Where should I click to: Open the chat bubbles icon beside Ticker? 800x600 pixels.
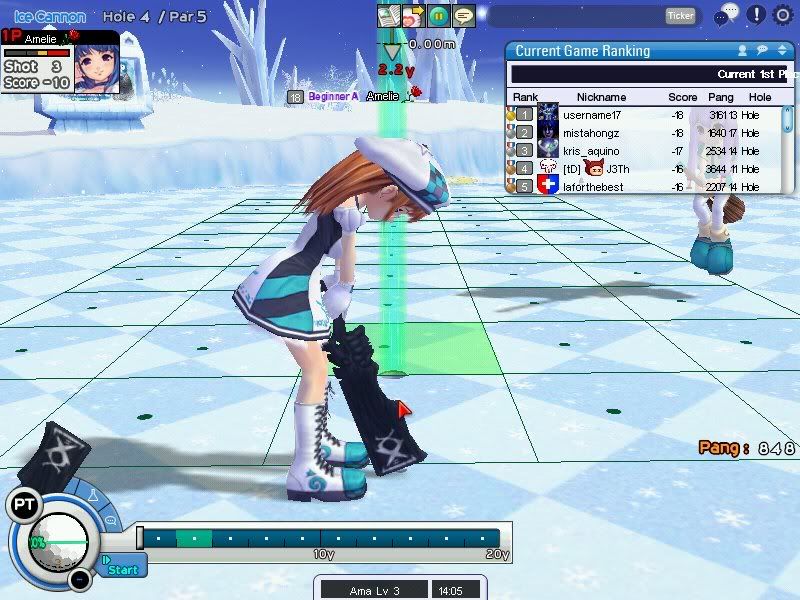(x=727, y=14)
